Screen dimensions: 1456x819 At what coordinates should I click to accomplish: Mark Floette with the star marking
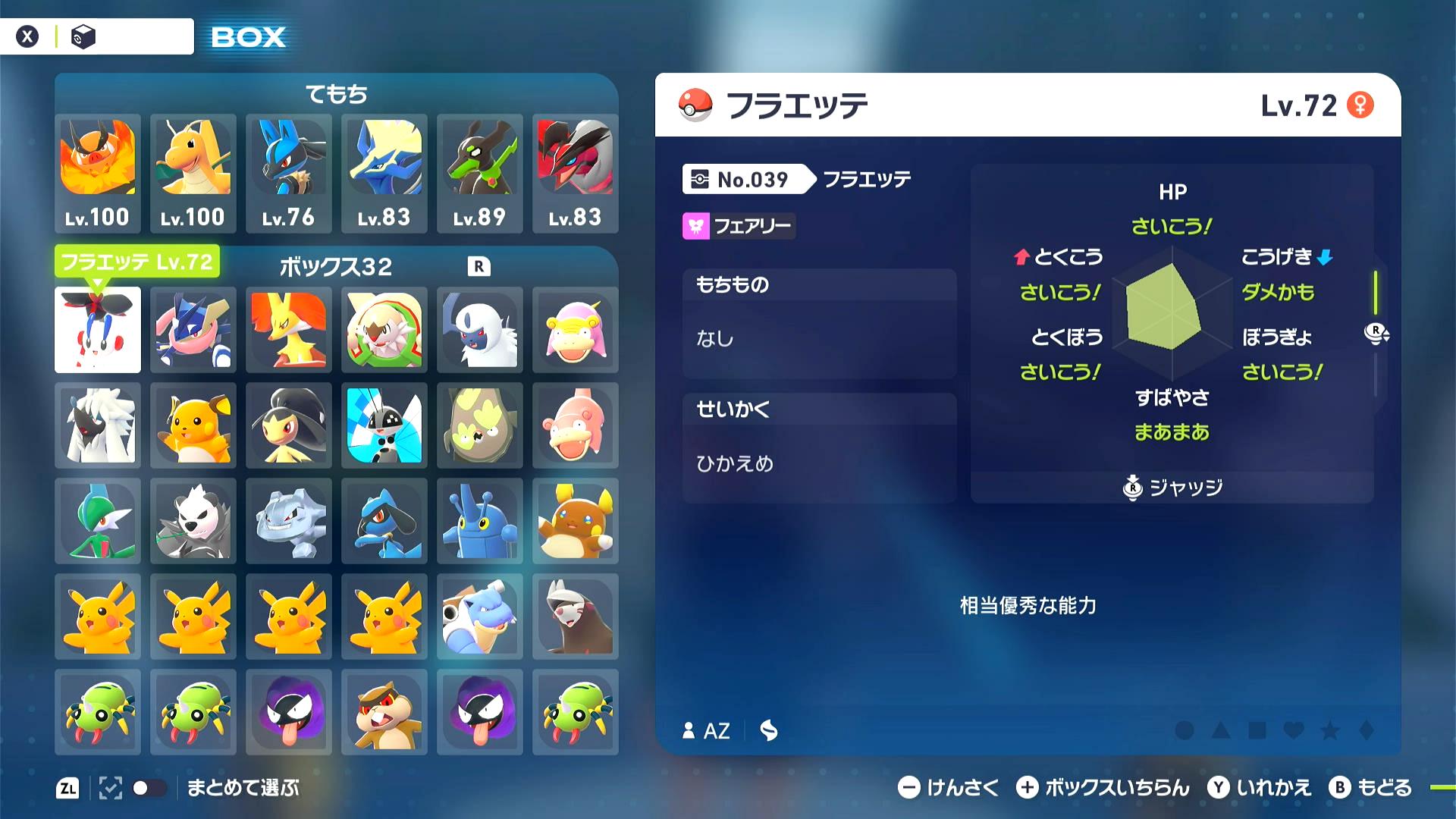pyautogui.click(x=1330, y=730)
